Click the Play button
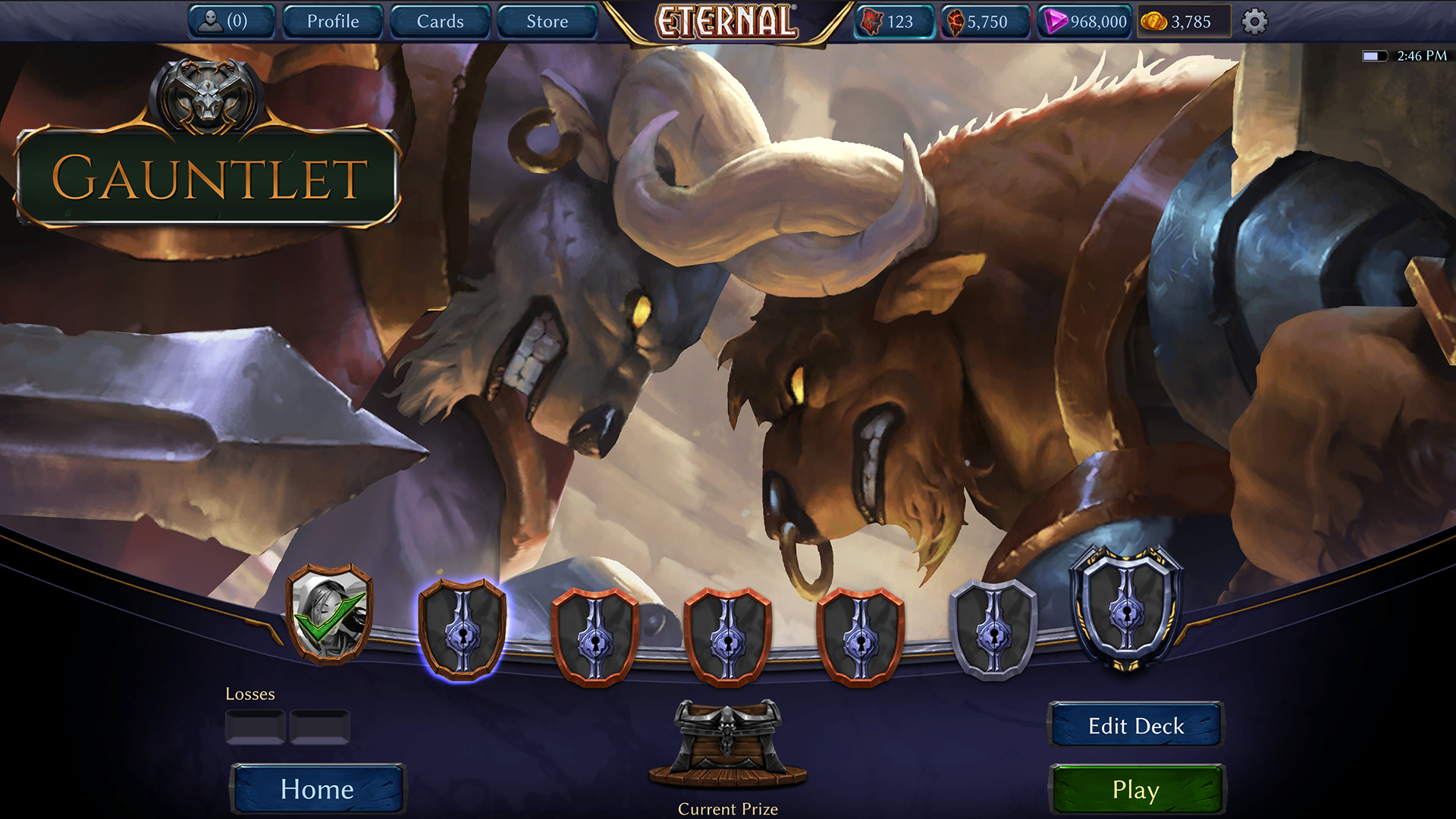The image size is (1456, 819). [x=1135, y=789]
